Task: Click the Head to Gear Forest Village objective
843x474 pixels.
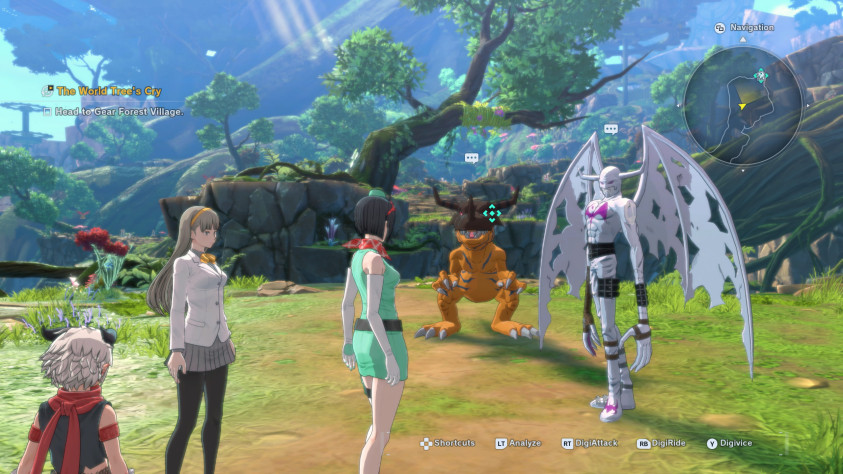Action: pos(118,111)
